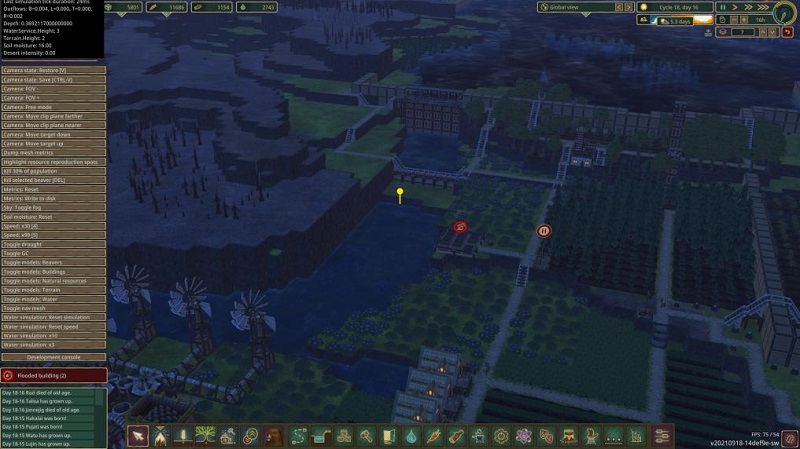Screen dimensions: 800x449
Task: Open the Development console
Action: tap(54, 356)
